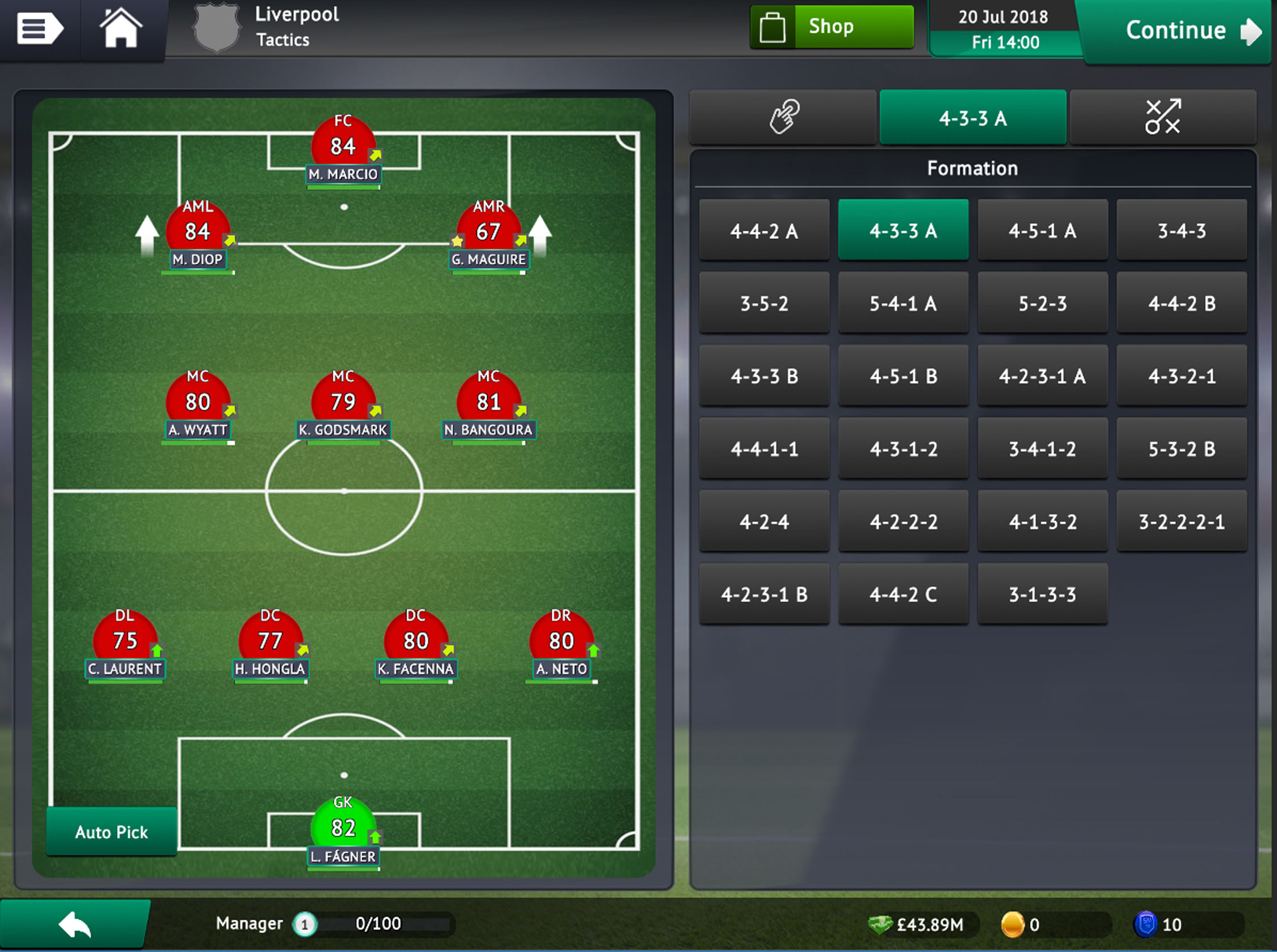This screenshot has width=1277, height=952.
Task: Open the 4-3-3 A formation dropdown
Action: tap(973, 117)
